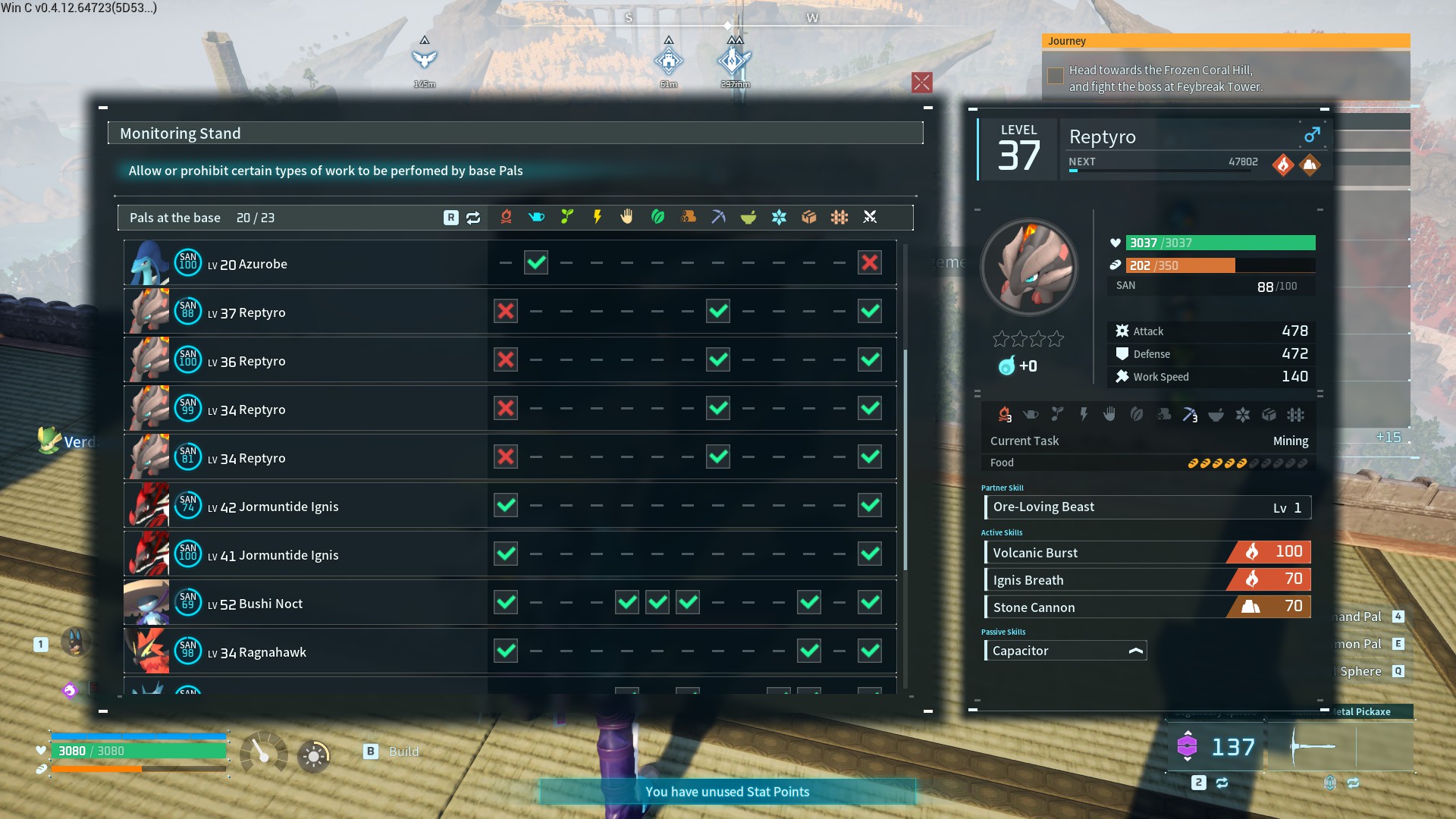Toggle the Lv 37 Reptyro kindling red X
1456x819 pixels.
coord(506,312)
